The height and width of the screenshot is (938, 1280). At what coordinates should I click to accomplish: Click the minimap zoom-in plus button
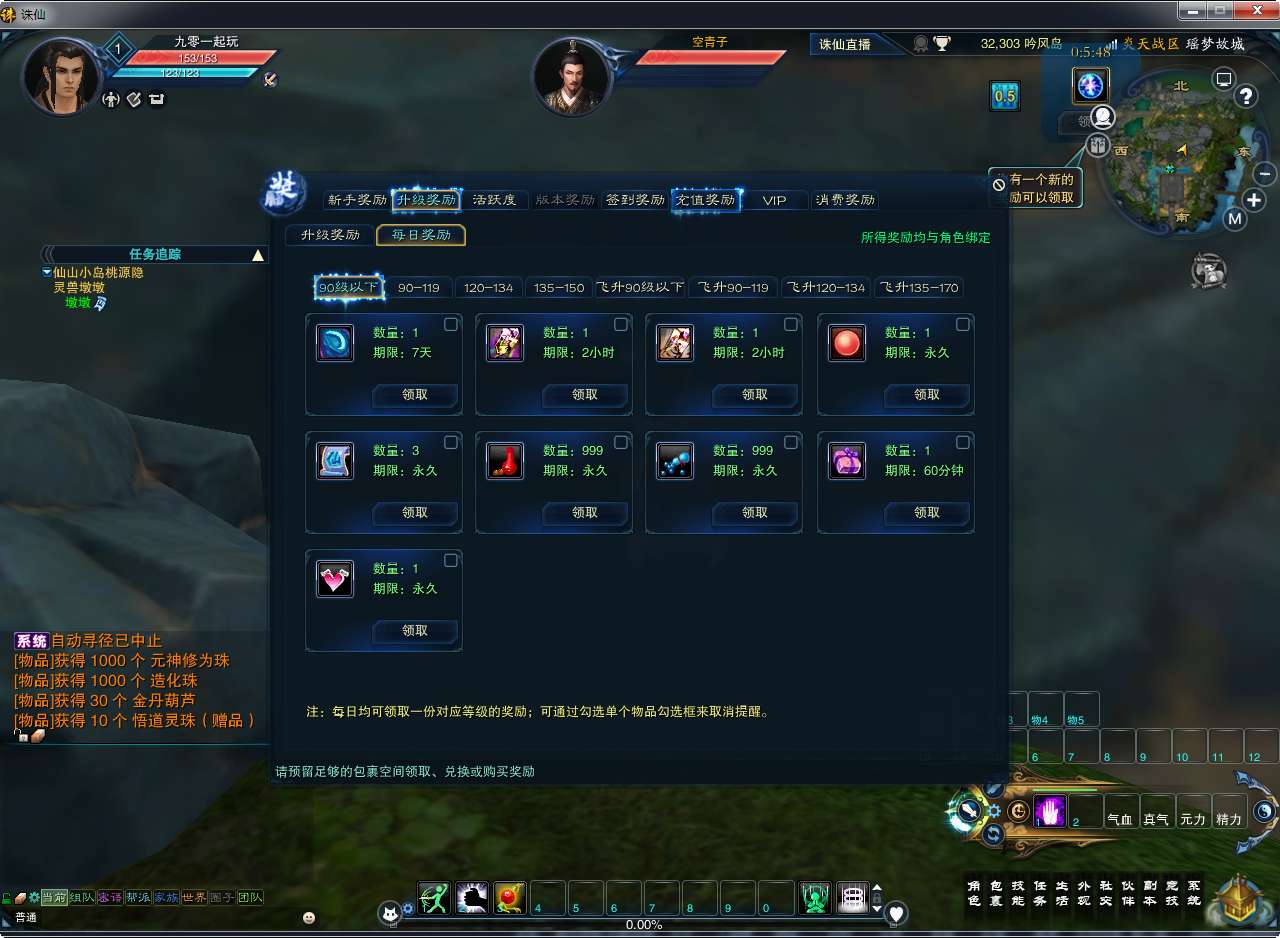coord(1254,200)
